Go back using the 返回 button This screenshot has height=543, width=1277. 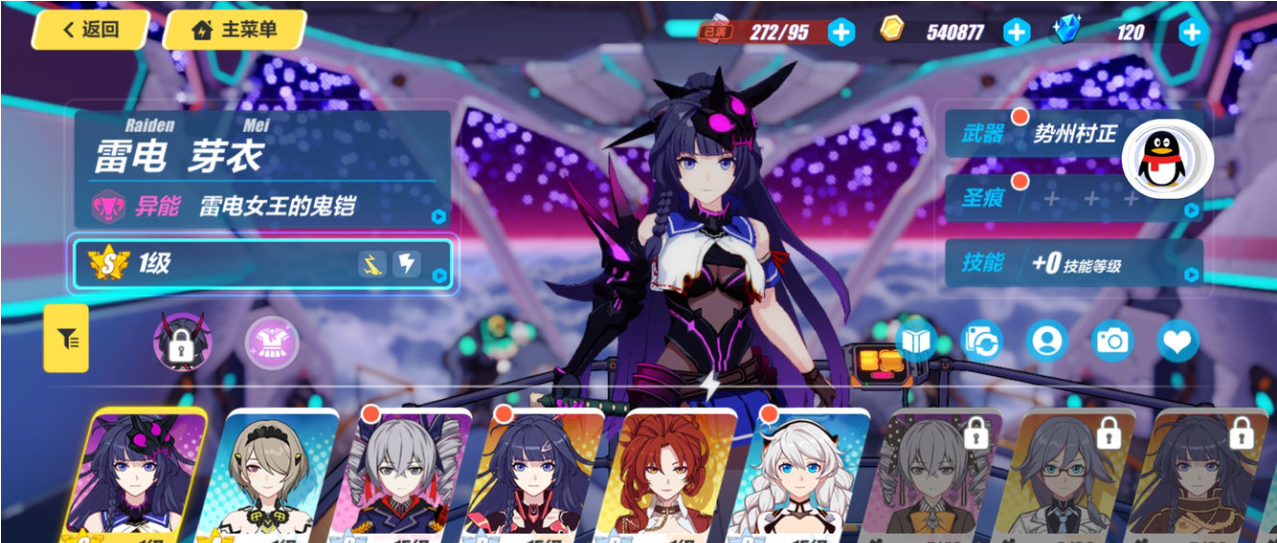(x=90, y=30)
